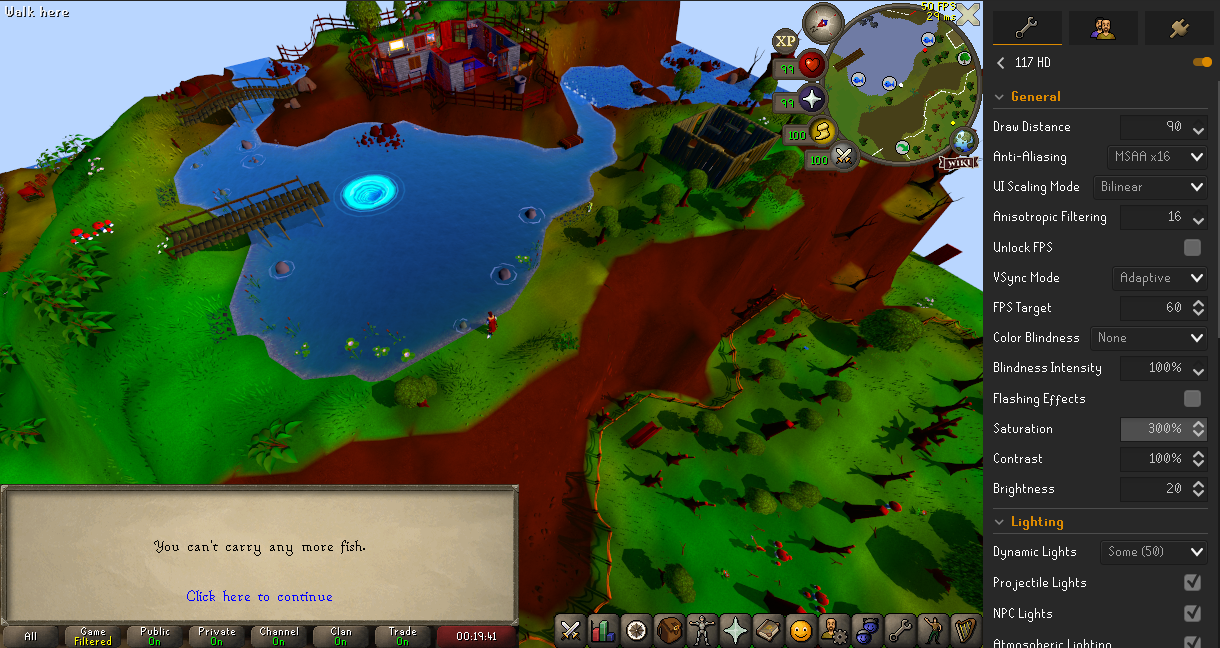Click the compass to face north
This screenshot has height=648, width=1220.
[x=826, y=18]
